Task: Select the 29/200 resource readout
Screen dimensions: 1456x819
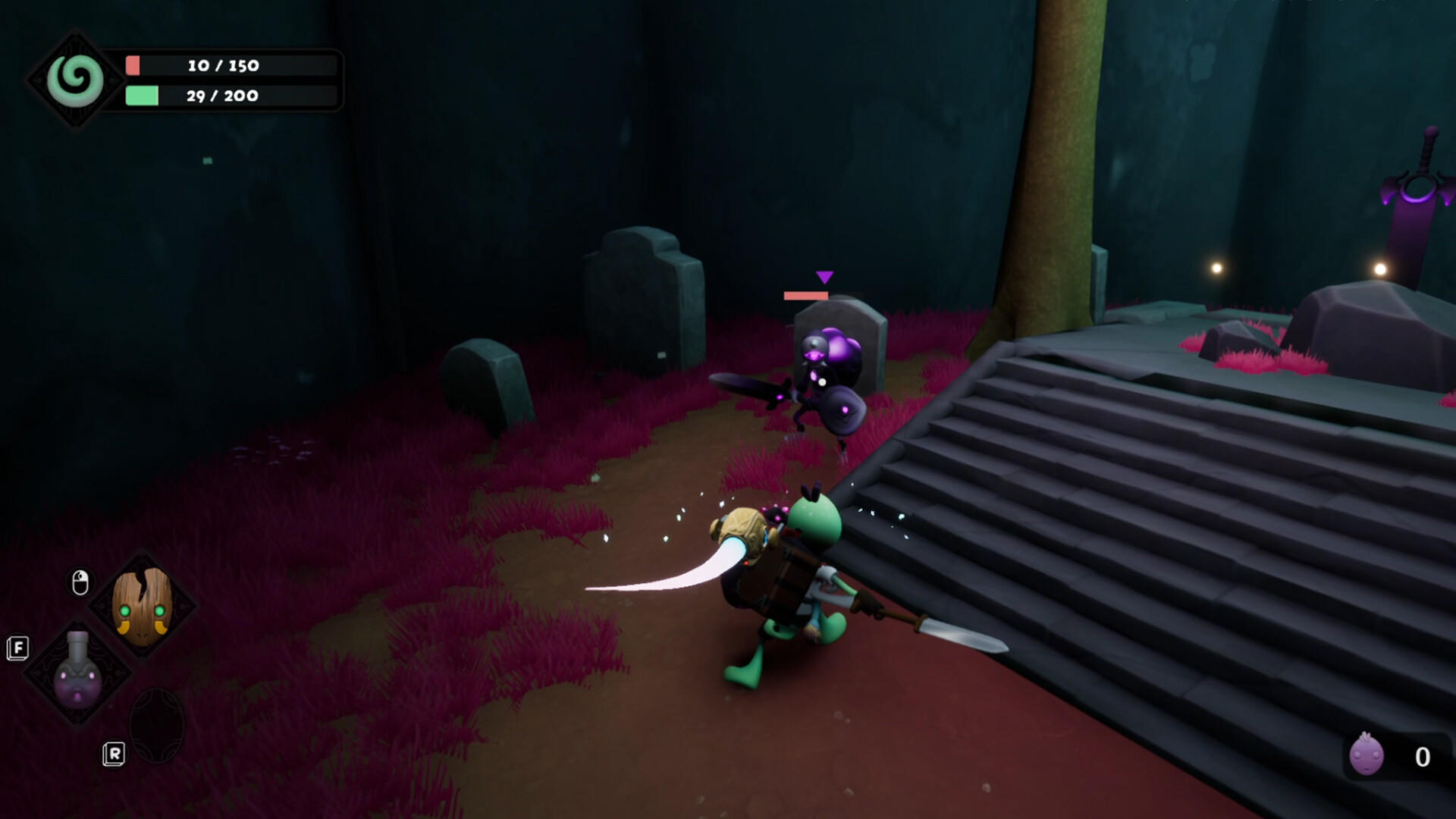Action: coord(223,96)
